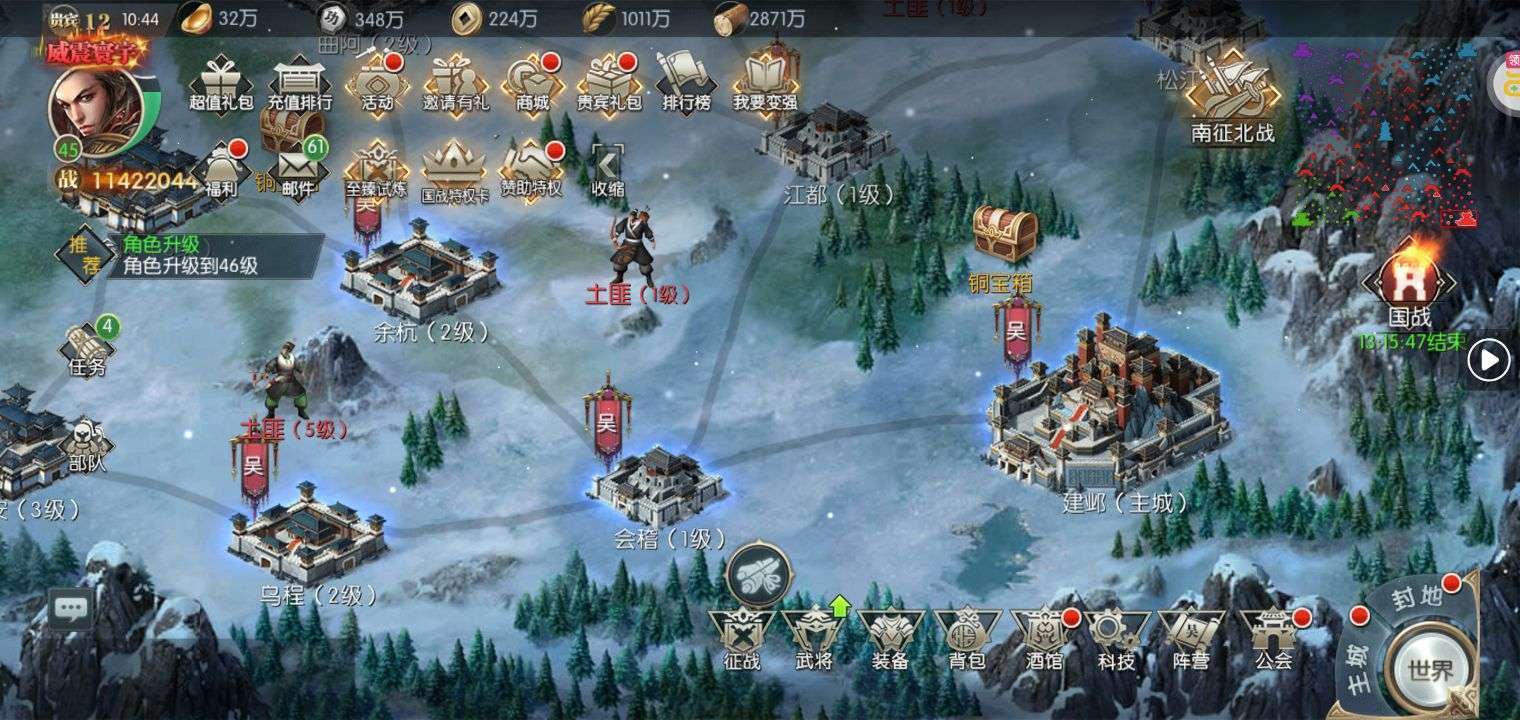The image size is (1520, 720).
Task: Open the 征战 campaign menu
Action: coord(741,638)
